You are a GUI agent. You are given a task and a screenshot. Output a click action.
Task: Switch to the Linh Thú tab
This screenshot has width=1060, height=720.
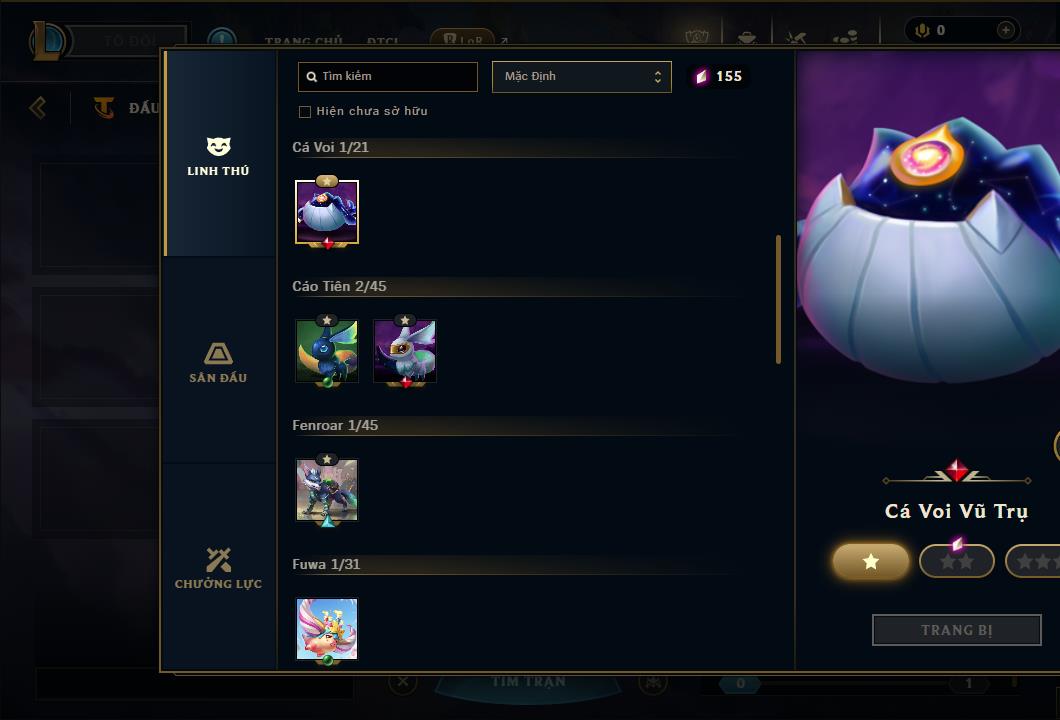coord(218,156)
